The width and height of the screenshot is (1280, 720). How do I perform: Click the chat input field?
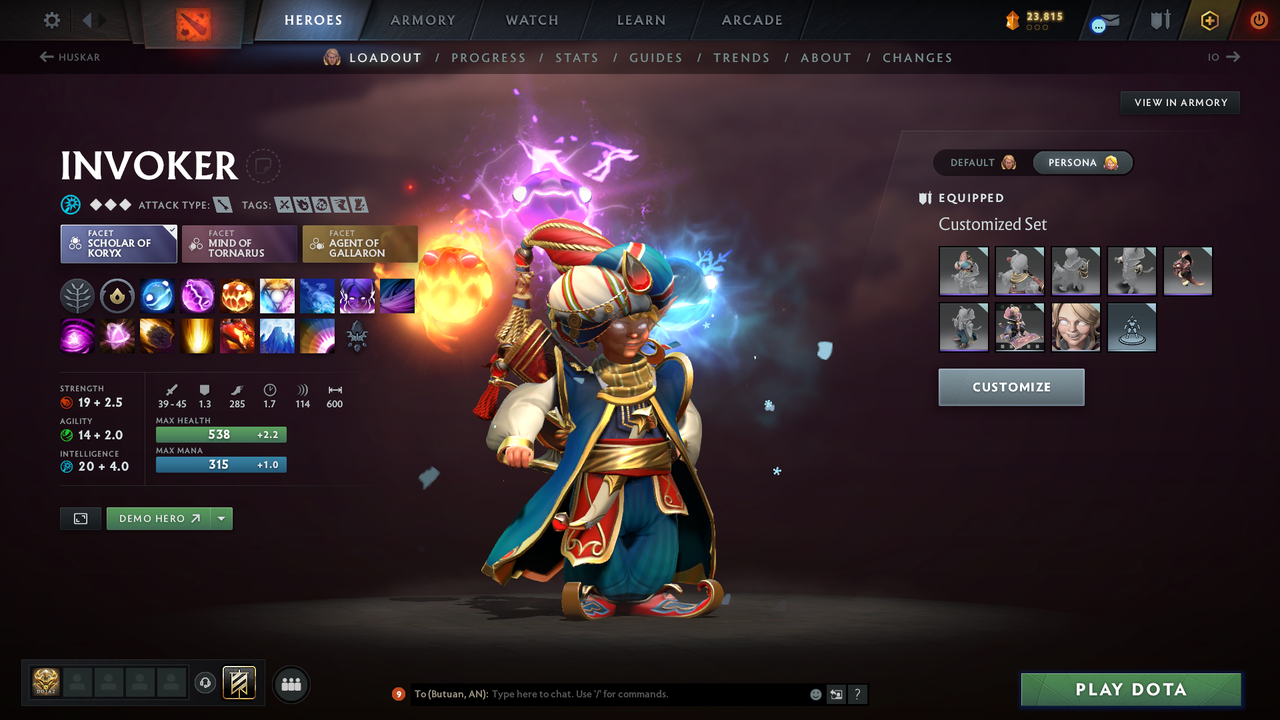pyautogui.click(x=600, y=693)
